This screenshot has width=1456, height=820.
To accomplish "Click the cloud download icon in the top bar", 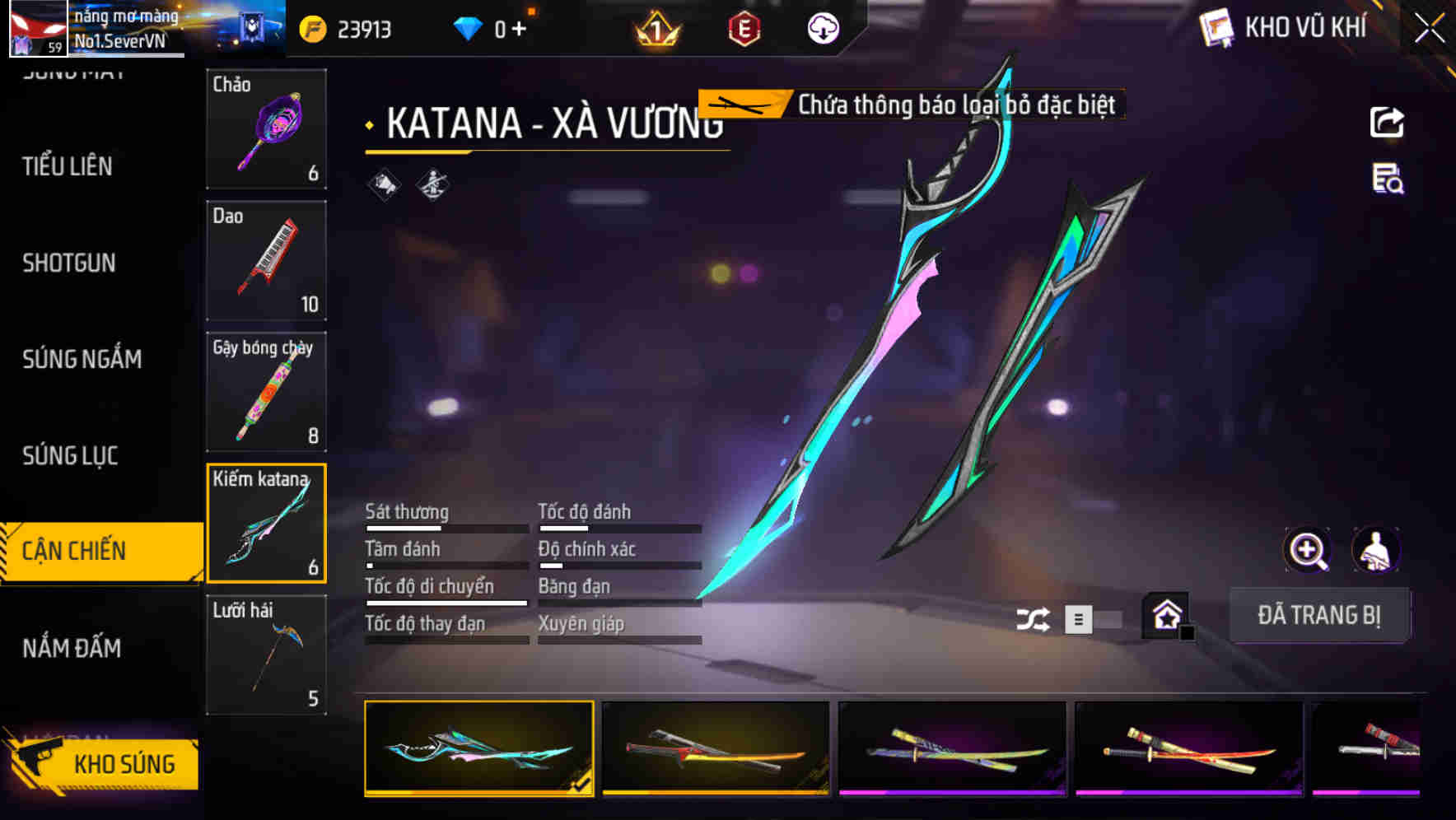I will coord(821,27).
